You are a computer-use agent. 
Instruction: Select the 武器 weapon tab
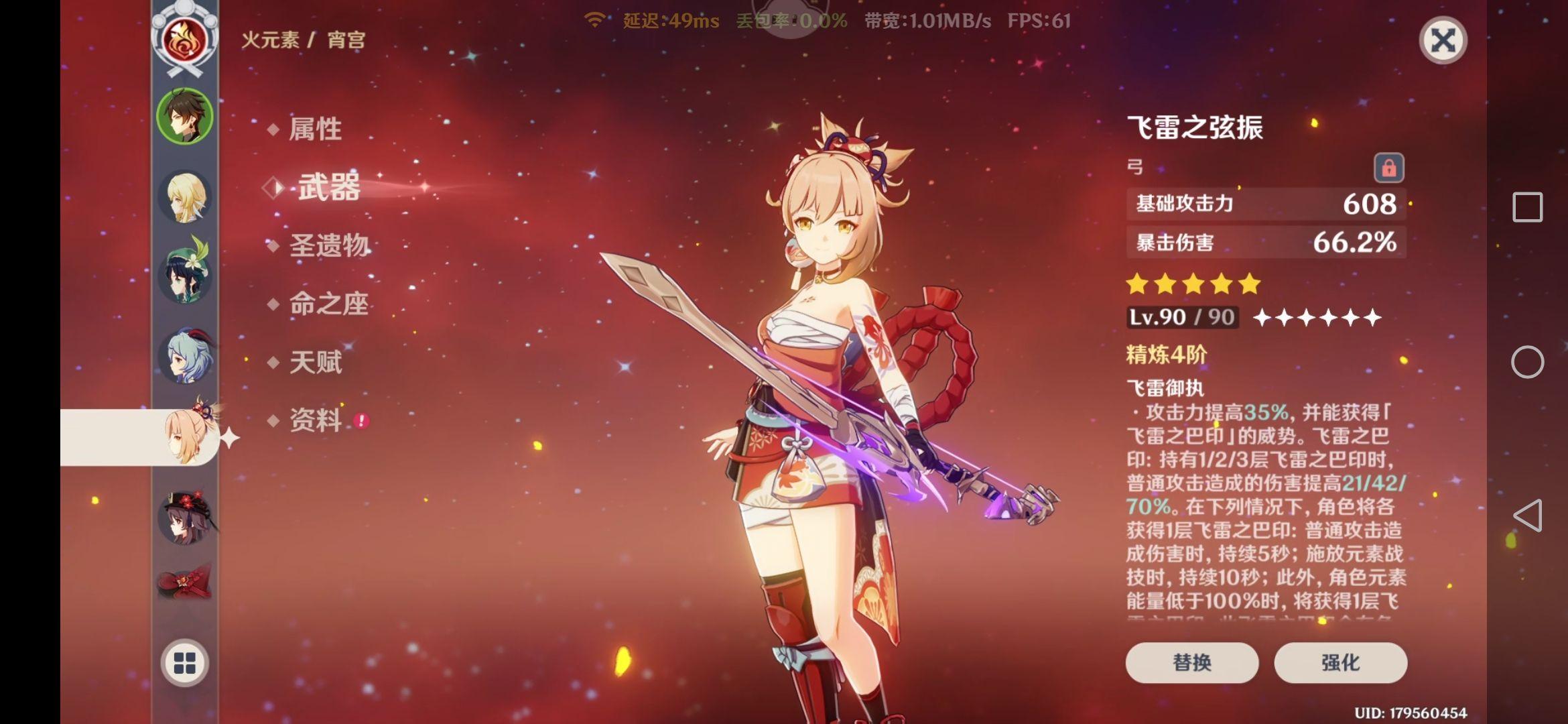(x=328, y=187)
